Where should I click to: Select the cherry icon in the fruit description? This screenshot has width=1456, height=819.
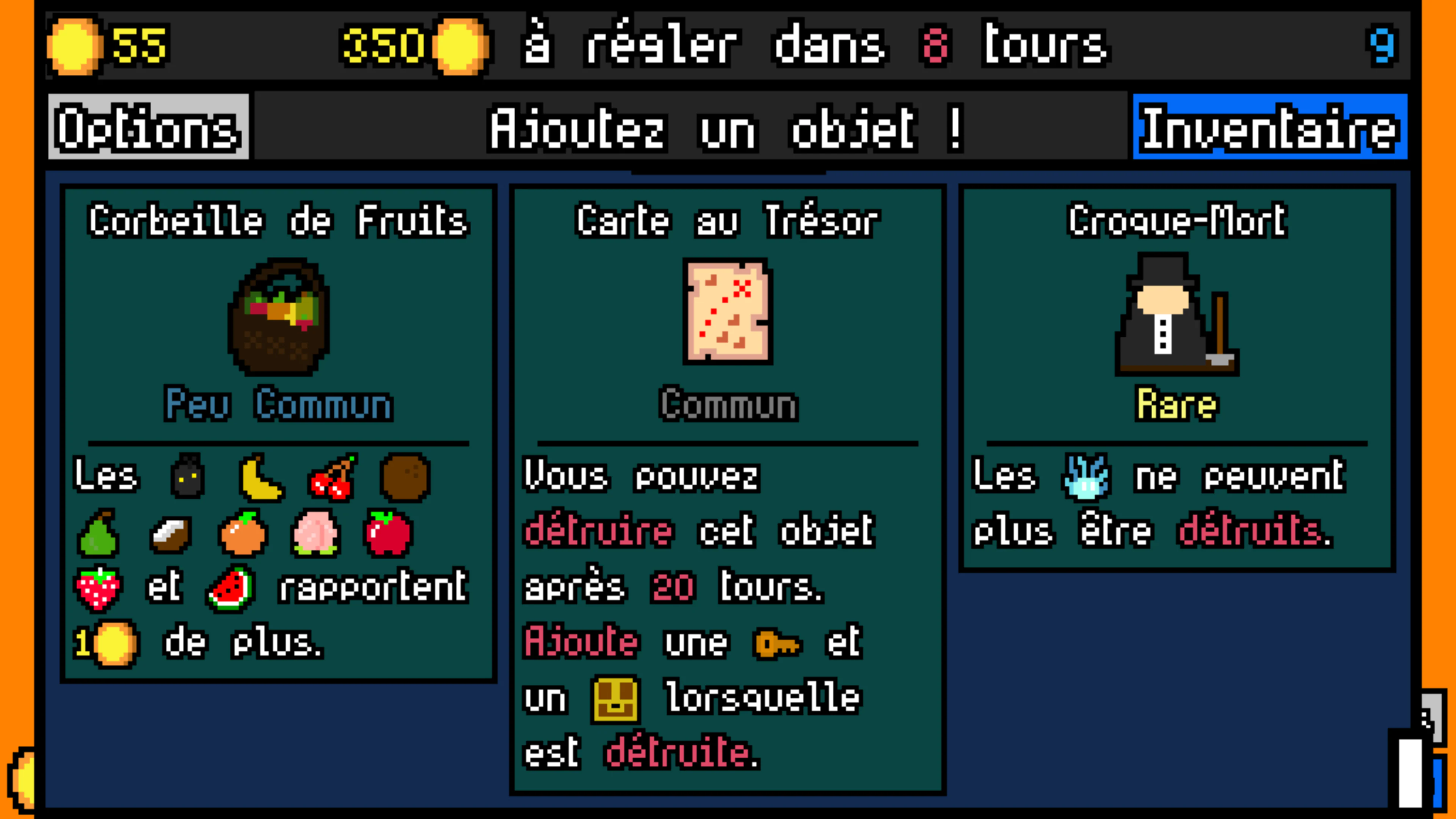pos(333,478)
